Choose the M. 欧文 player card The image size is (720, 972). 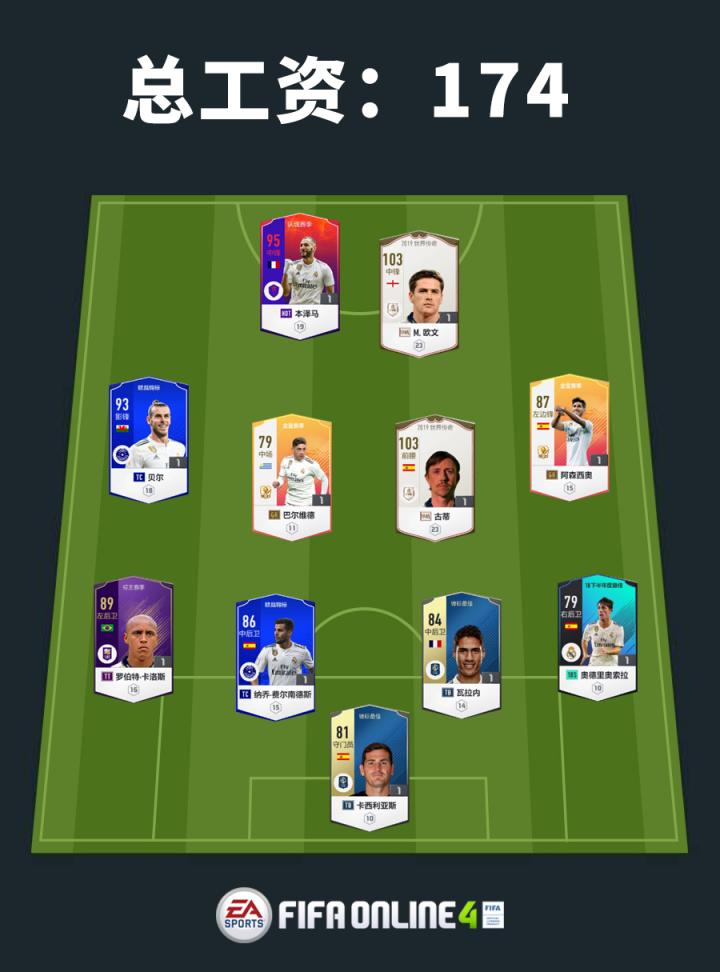pos(419,290)
